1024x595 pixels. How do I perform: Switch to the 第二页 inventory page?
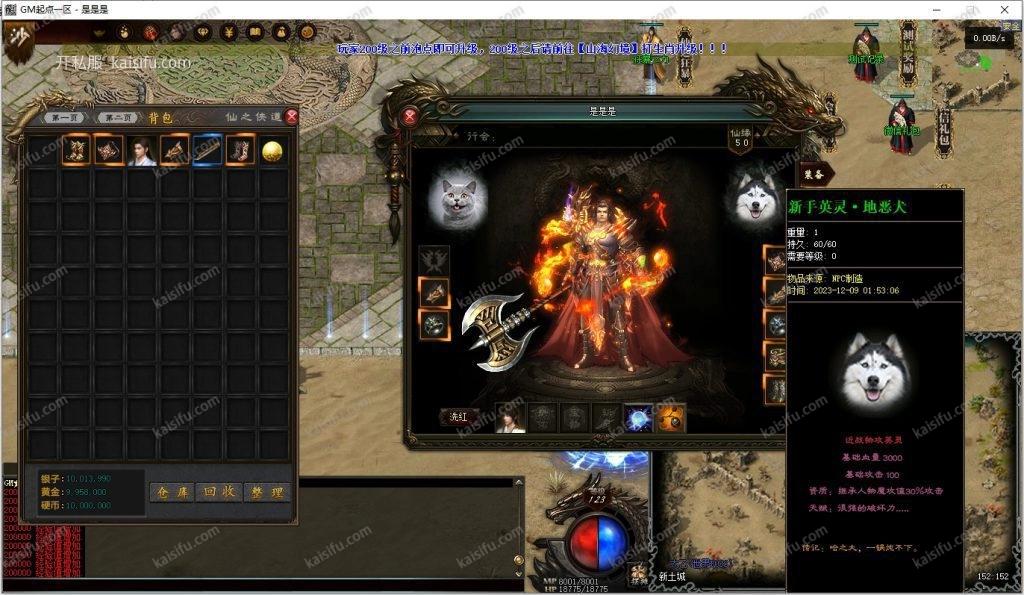pyautogui.click(x=120, y=118)
